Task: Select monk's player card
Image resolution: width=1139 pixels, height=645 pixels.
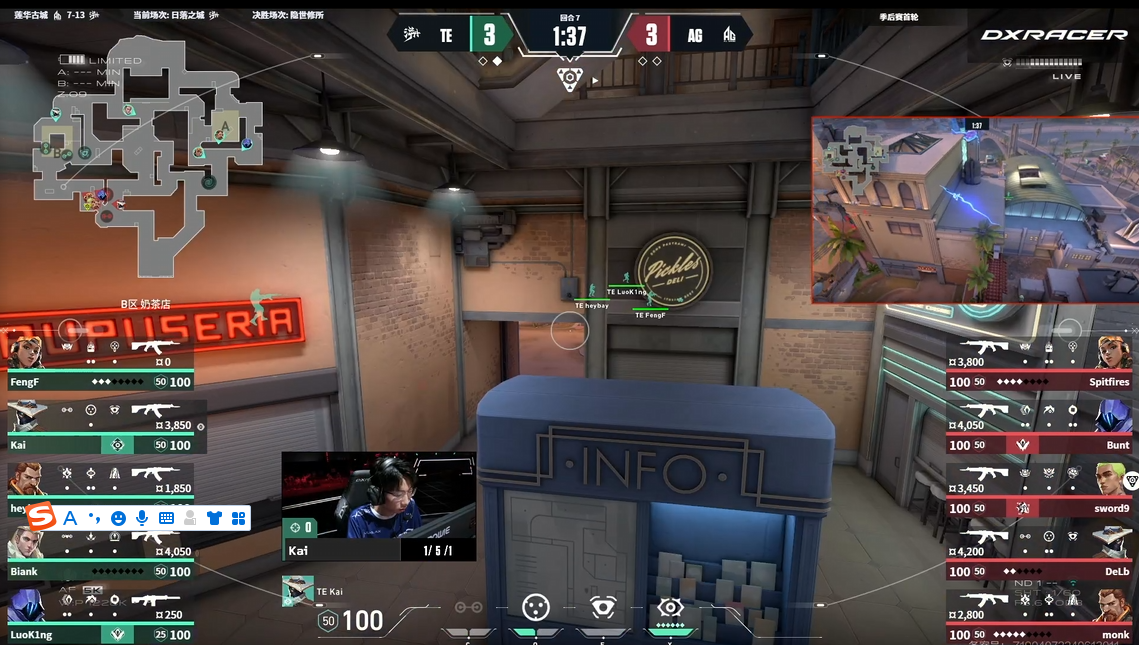Action: point(1040,616)
